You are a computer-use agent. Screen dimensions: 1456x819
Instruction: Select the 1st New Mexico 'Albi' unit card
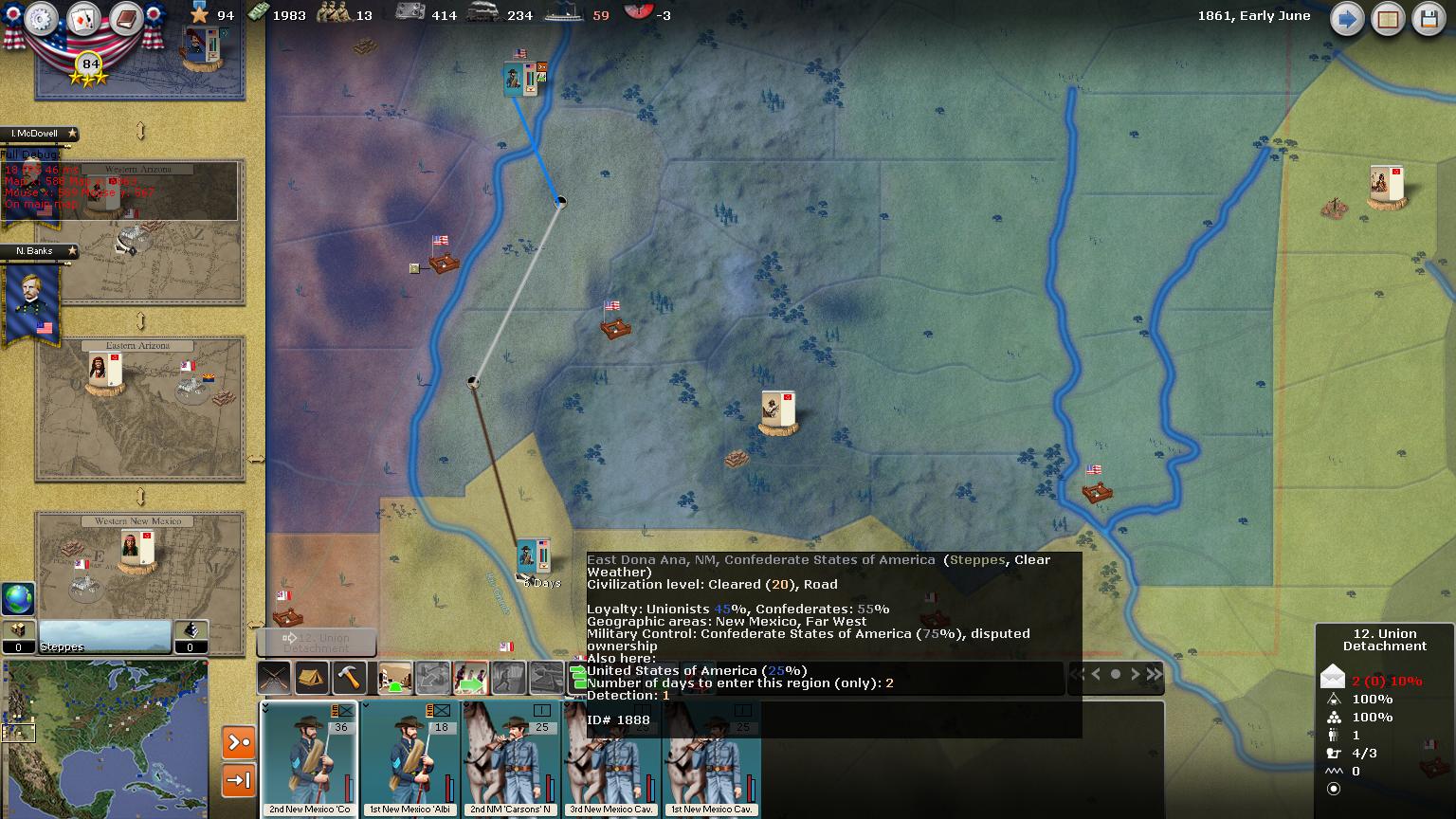(x=409, y=758)
